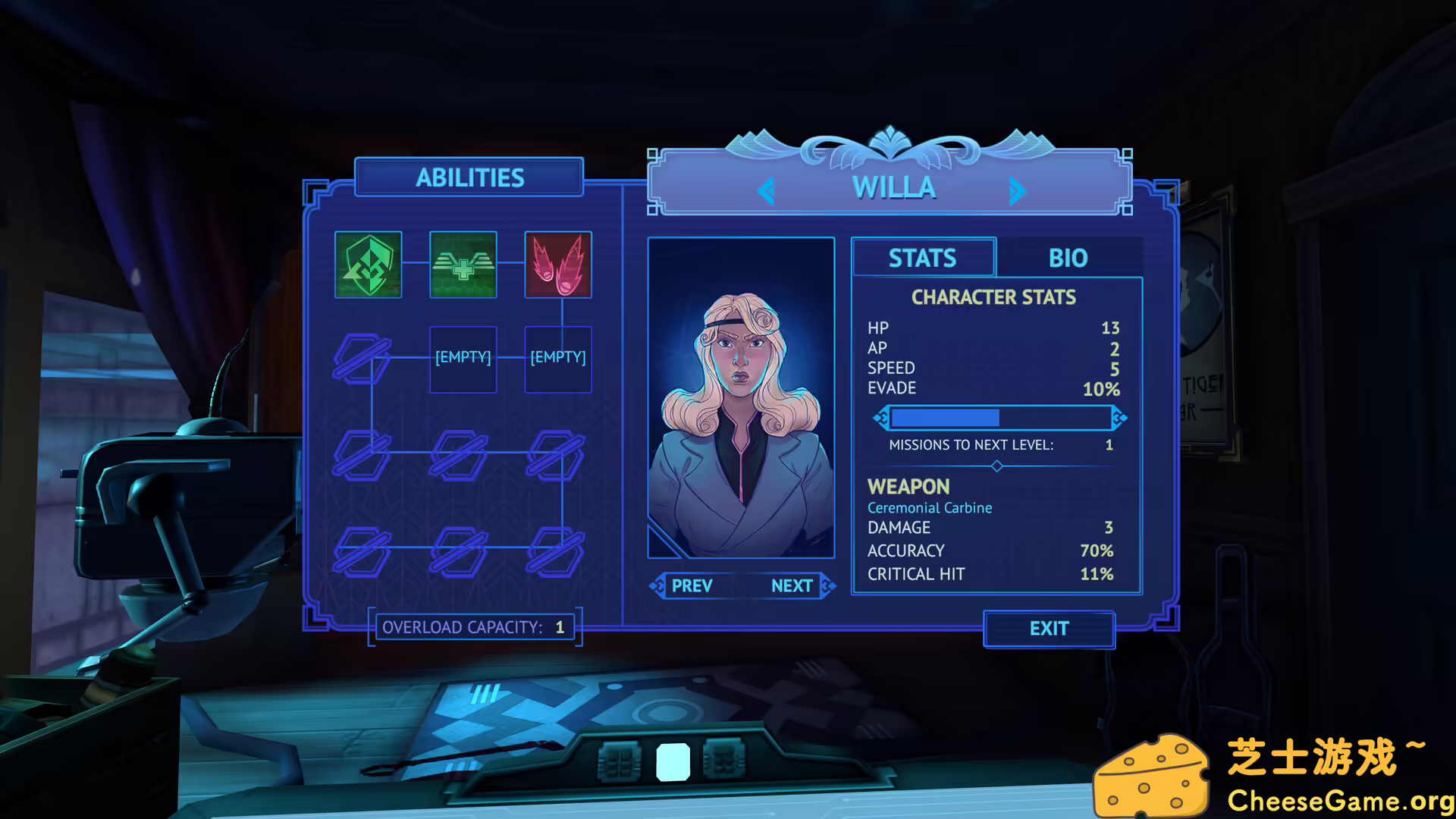Click the Ceremonial Carbine weapon name
This screenshot has width=1456, height=819.
[930, 507]
